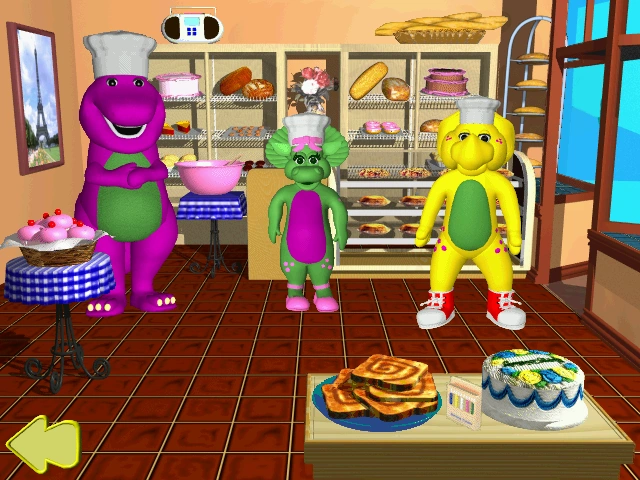Viewport: 640px width, 480px height.
Task: Go back with the yellow arrow
Action: (x=42, y=445)
